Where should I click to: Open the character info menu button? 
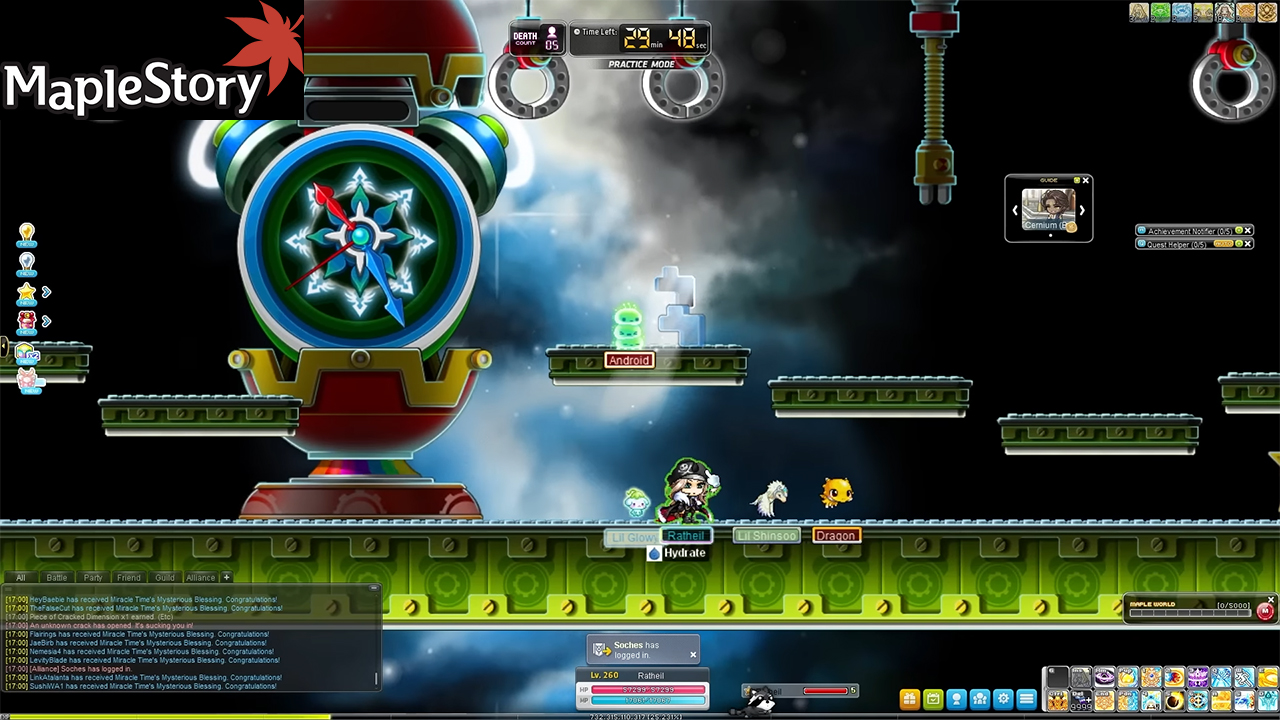[956, 699]
